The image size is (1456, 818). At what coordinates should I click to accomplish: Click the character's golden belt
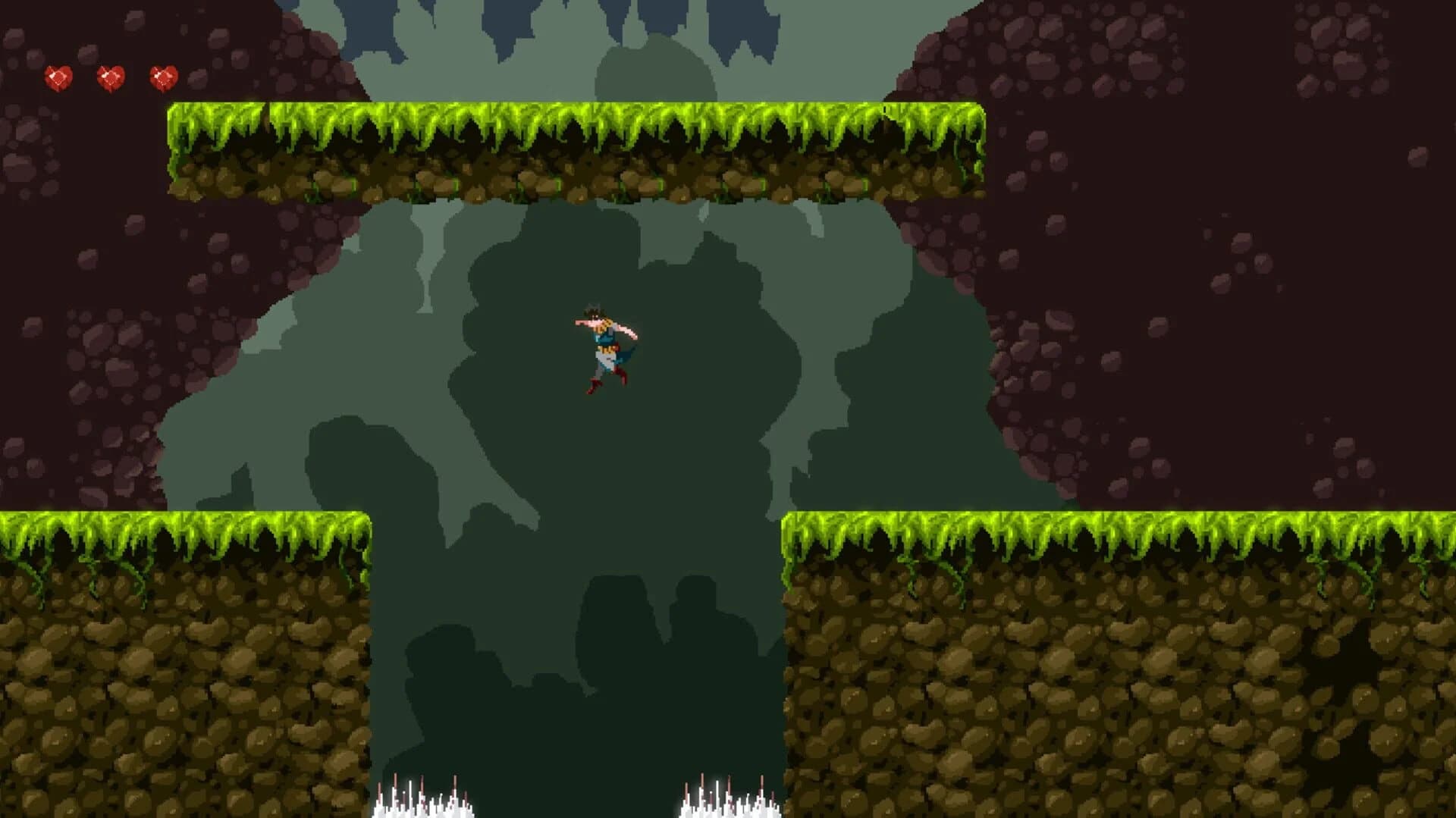tap(607, 350)
